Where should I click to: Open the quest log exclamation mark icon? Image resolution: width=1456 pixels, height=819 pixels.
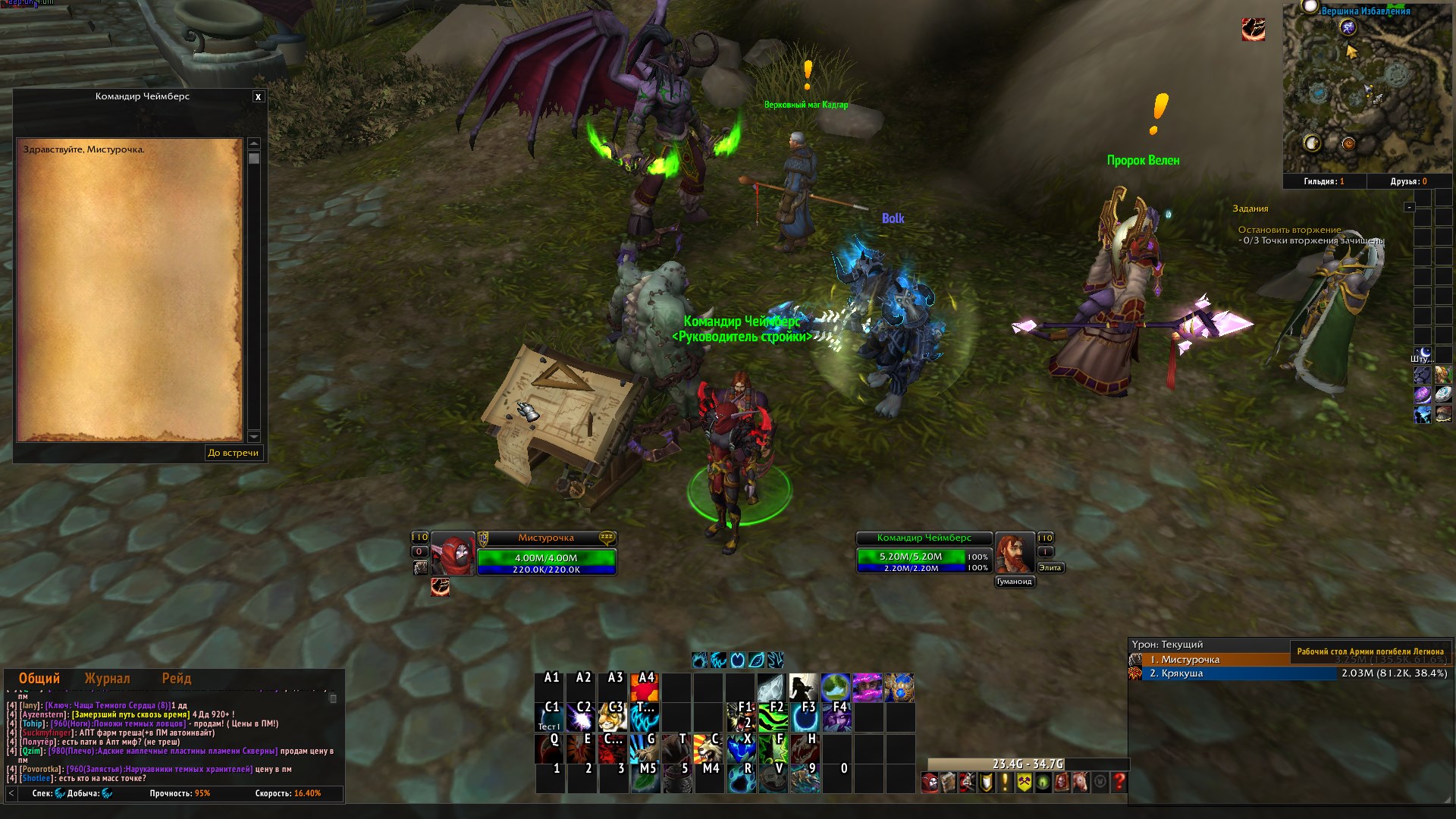coord(1005,782)
